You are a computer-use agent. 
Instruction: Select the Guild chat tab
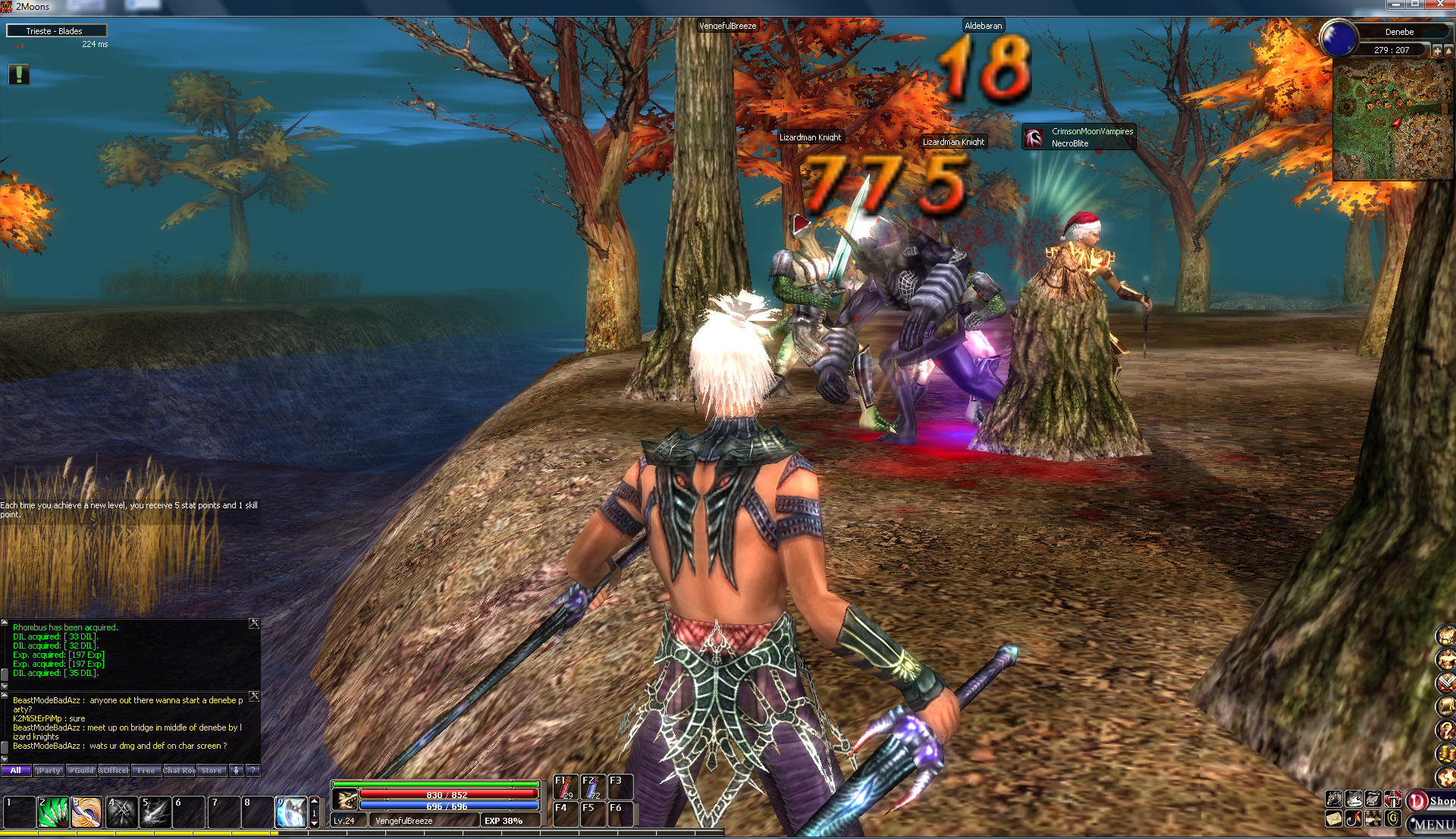coord(81,770)
